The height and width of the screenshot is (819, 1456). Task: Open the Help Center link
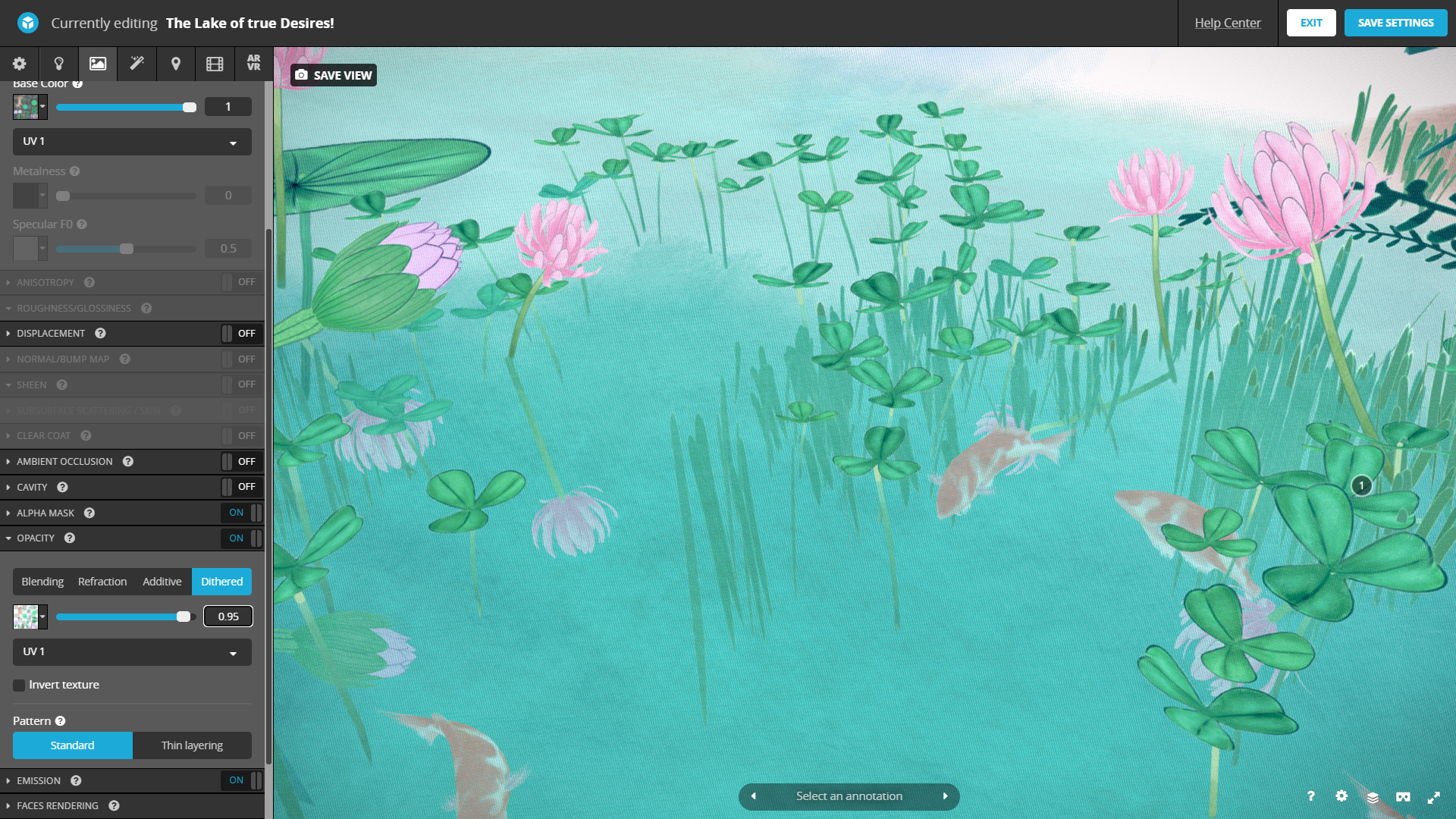(1227, 23)
